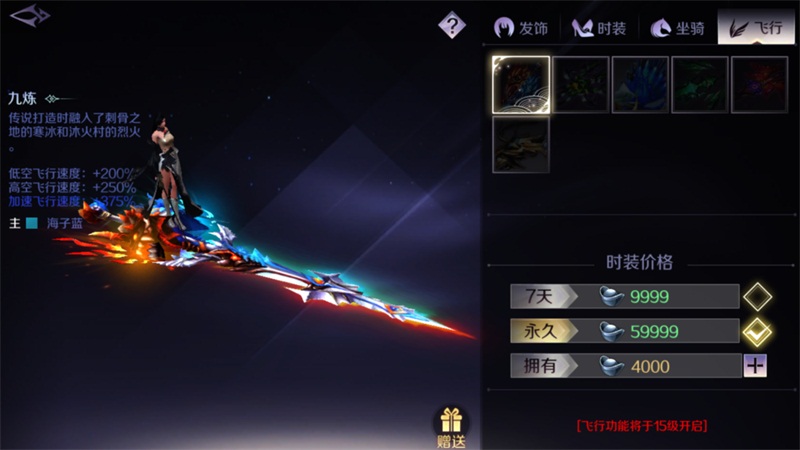Tick the 7天 price option checkbox
Screen dimensions: 800x450
coord(755,296)
